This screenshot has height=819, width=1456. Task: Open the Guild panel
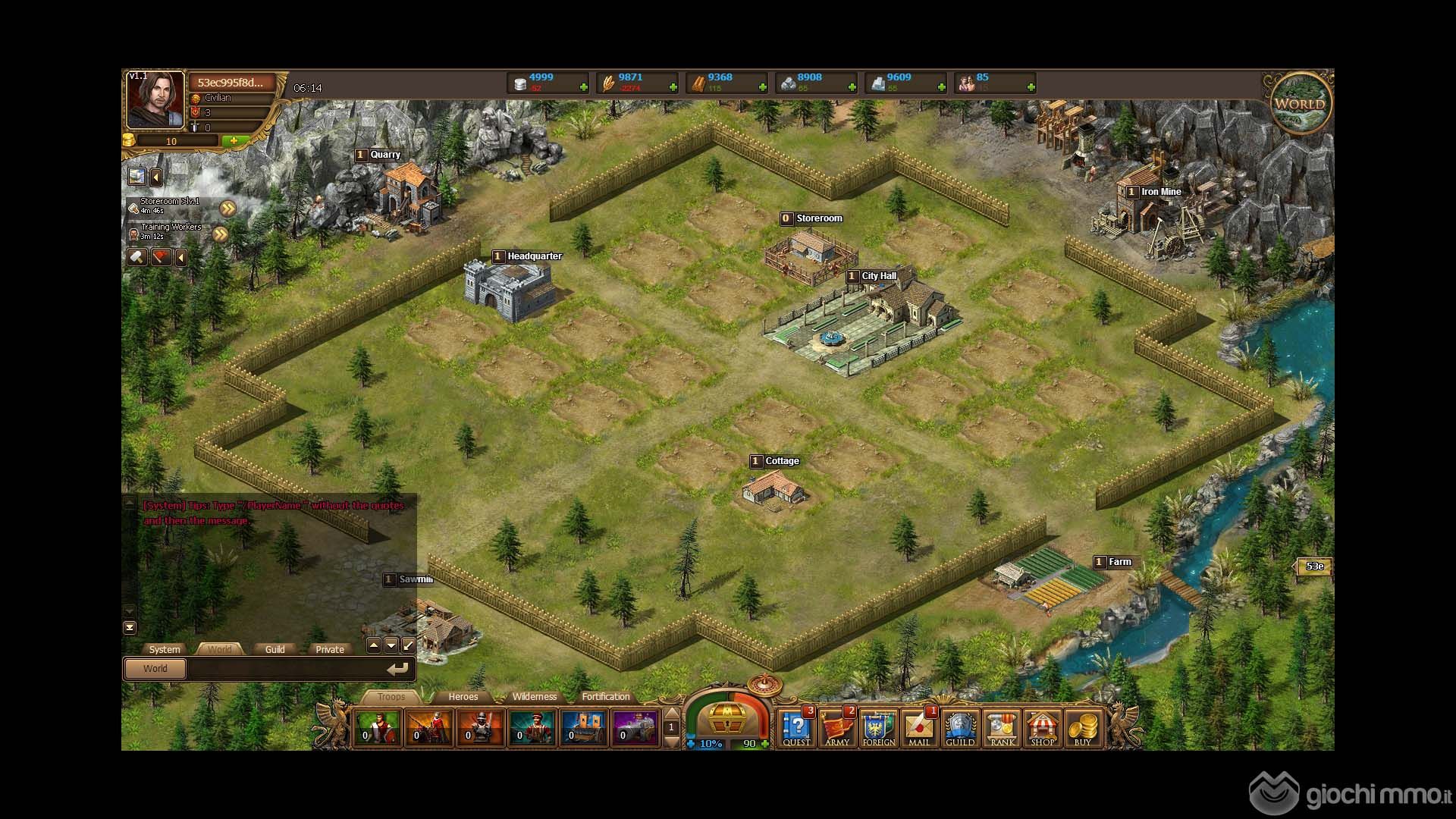[x=959, y=728]
